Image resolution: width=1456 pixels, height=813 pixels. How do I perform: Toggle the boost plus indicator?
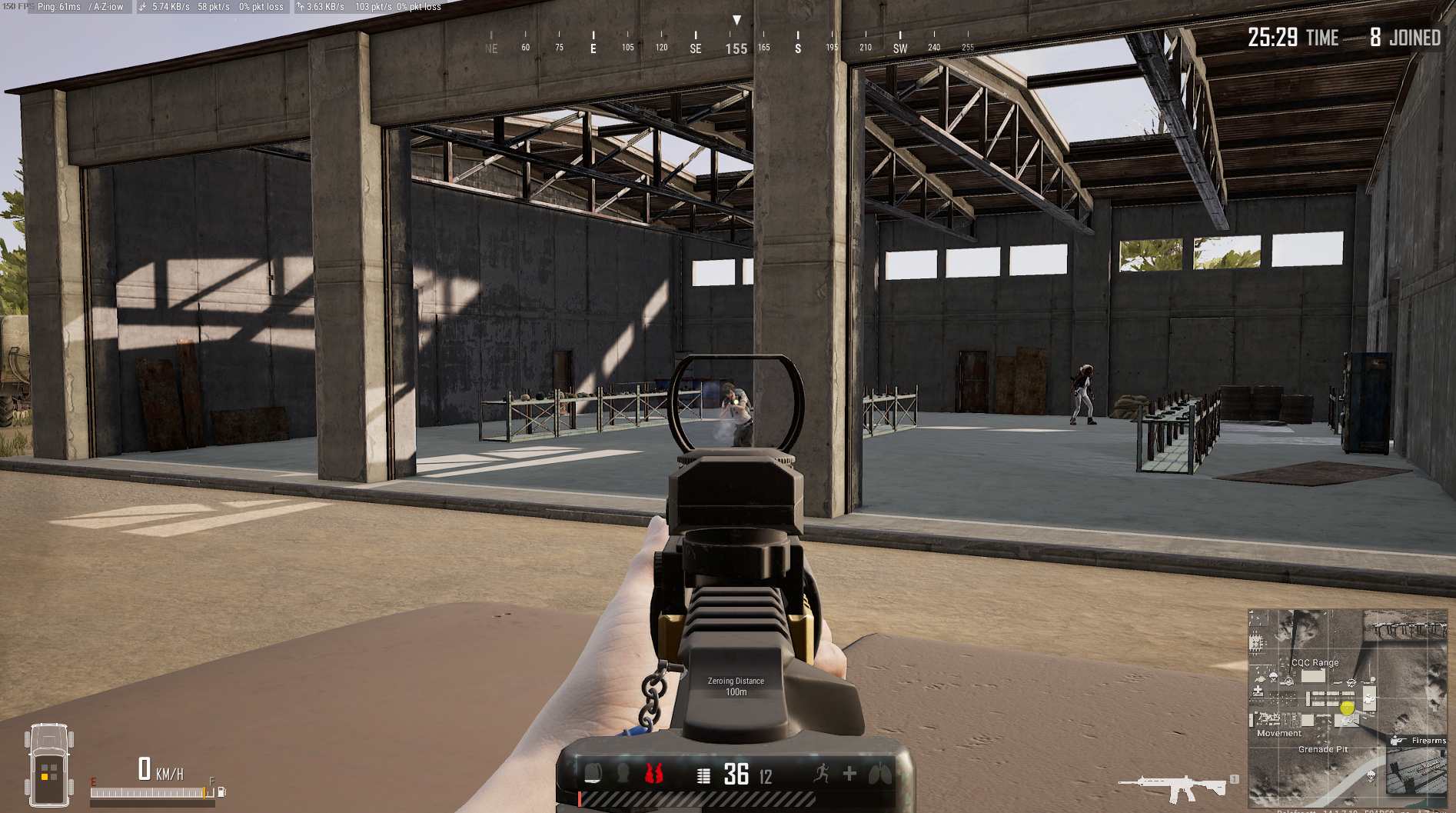click(850, 773)
